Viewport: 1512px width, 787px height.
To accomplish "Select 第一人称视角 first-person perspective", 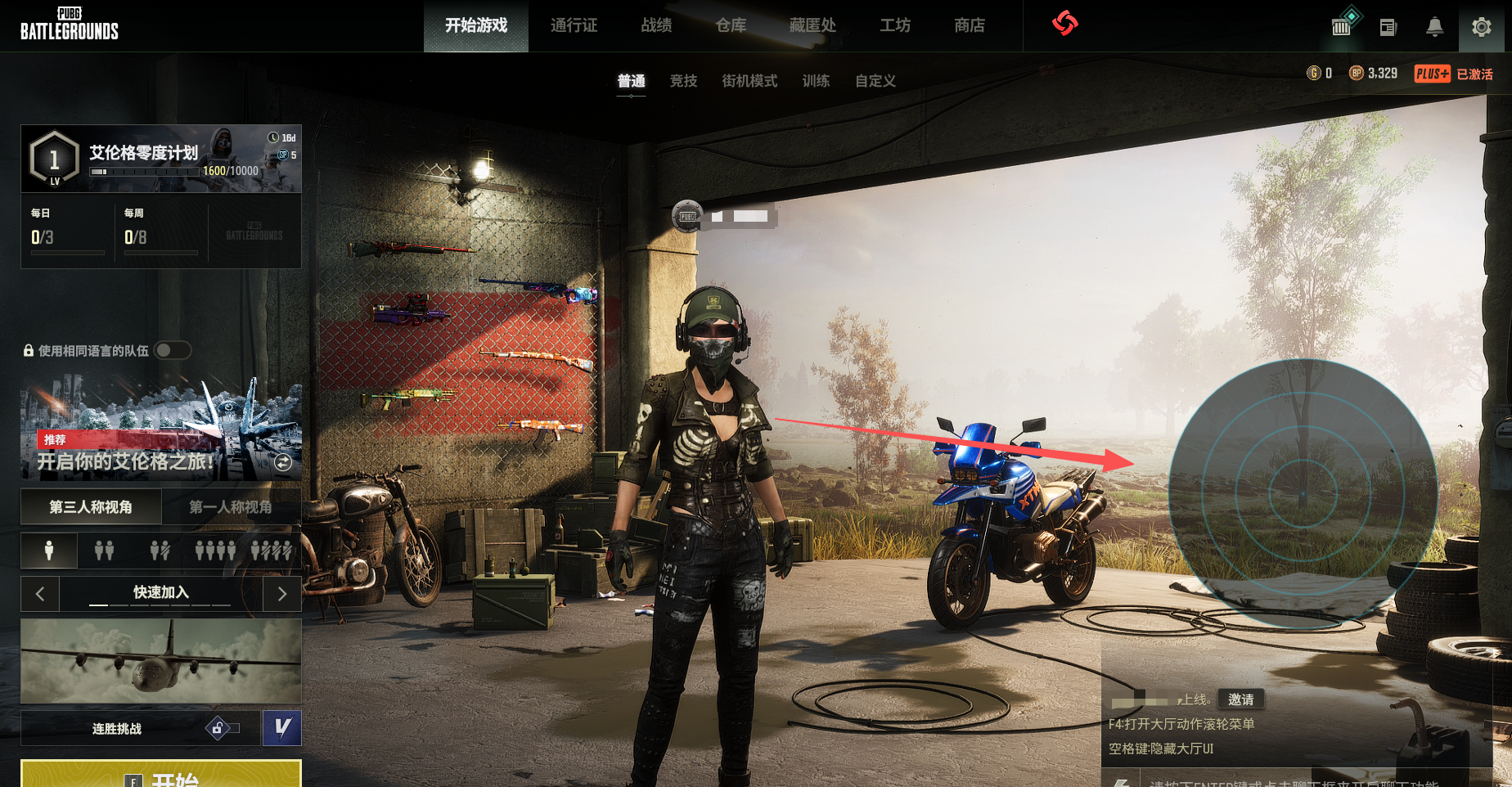I will click(x=231, y=507).
